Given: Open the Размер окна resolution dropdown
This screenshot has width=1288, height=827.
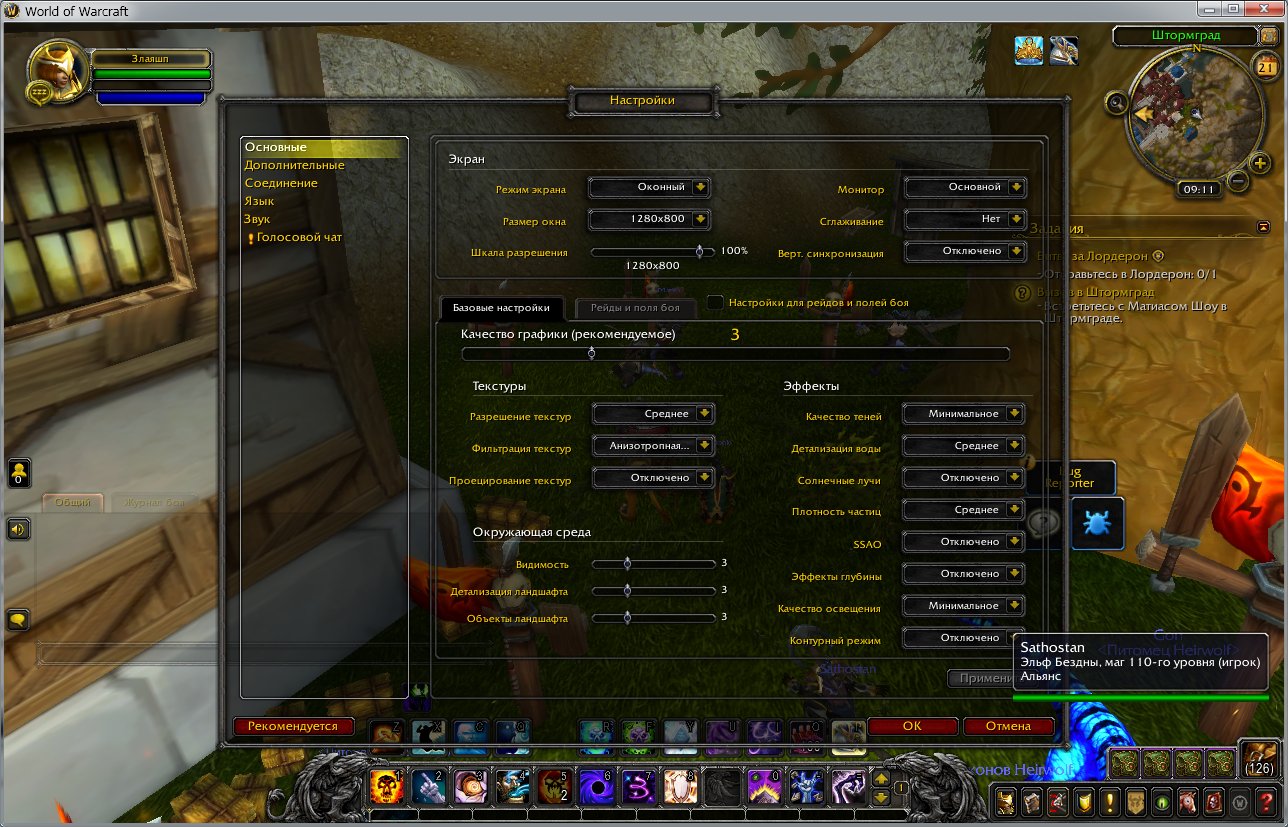Looking at the screenshot, I should (649, 219).
